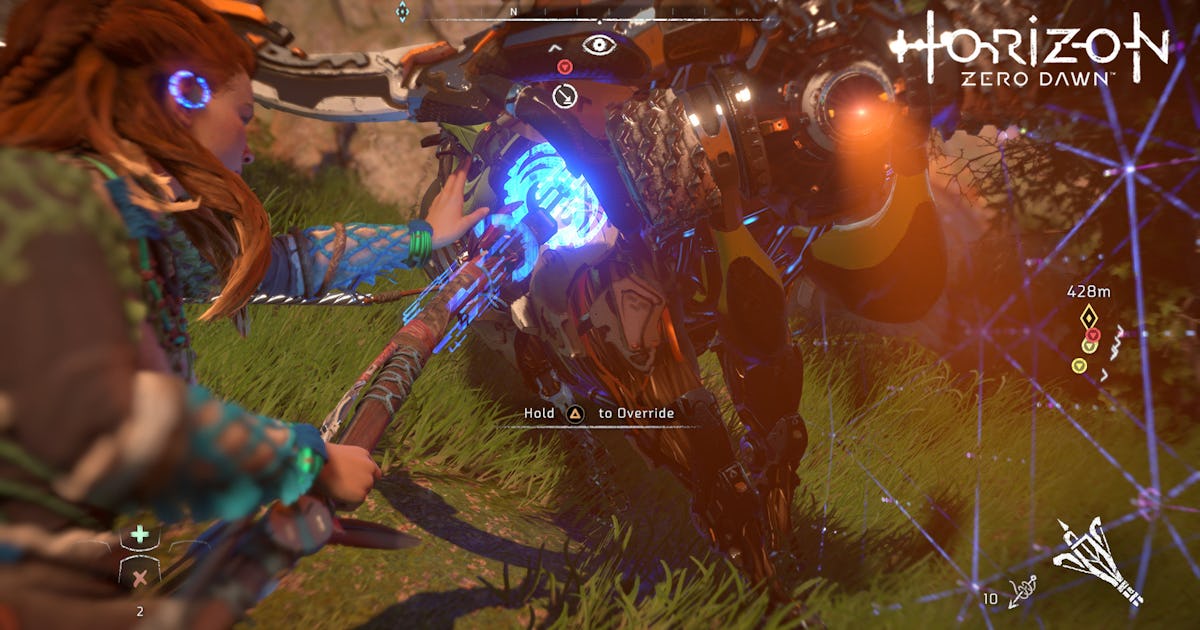Select the blue diamond marker beside the compass
Image resolution: width=1200 pixels, height=630 pixels.
402,12
